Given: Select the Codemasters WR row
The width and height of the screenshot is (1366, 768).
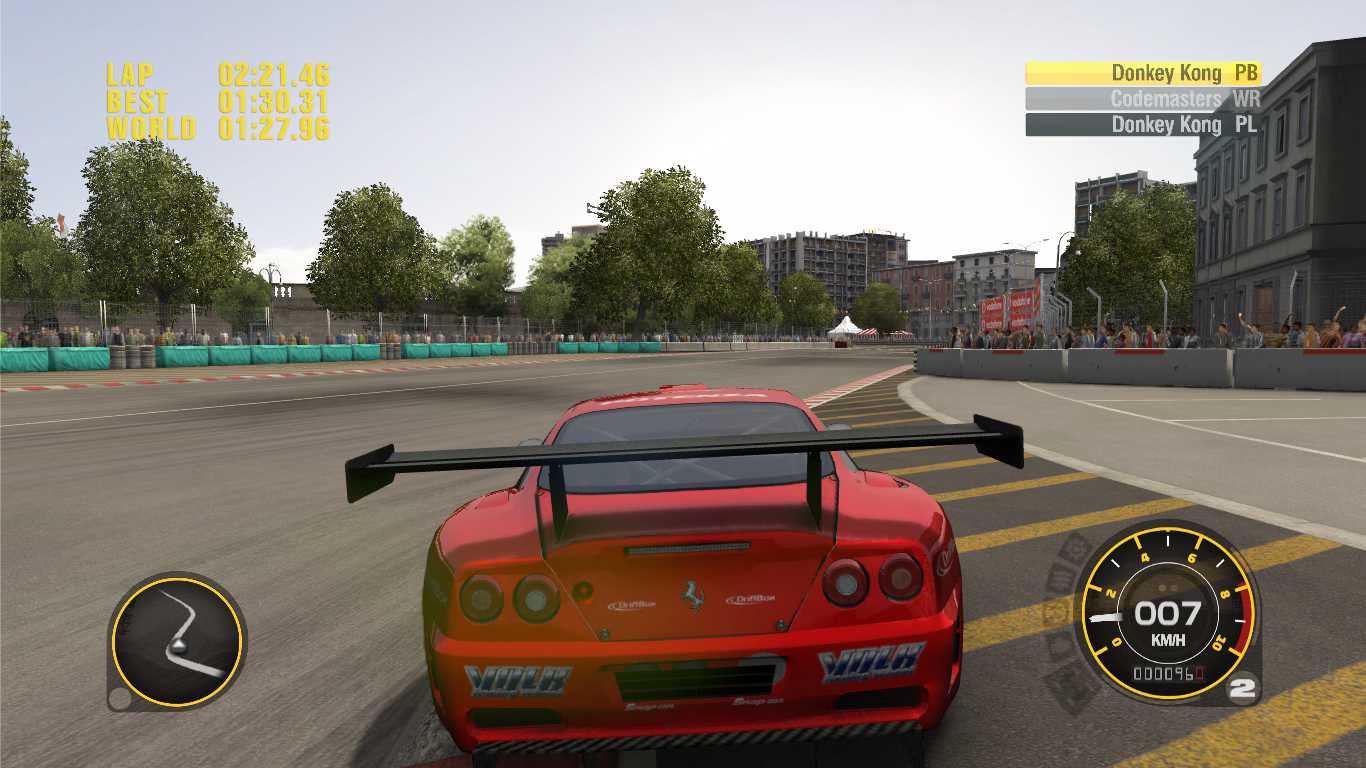Looking at the screenshot, I should tap(1143, 99).
